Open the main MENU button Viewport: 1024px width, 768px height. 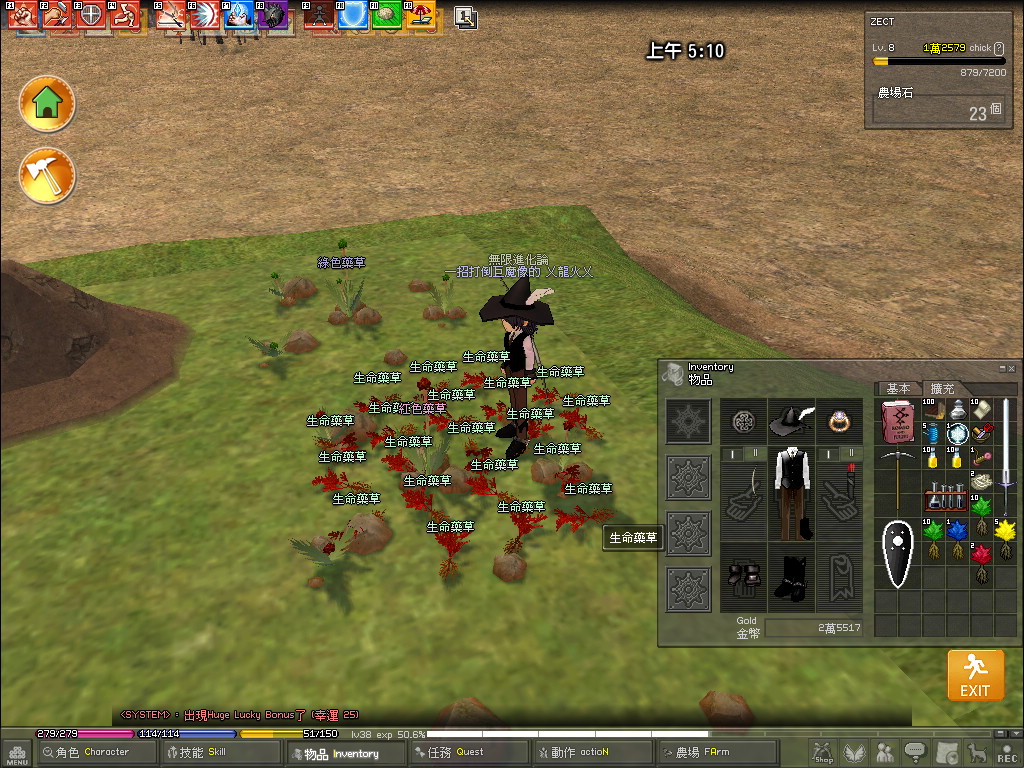[17, 753]
